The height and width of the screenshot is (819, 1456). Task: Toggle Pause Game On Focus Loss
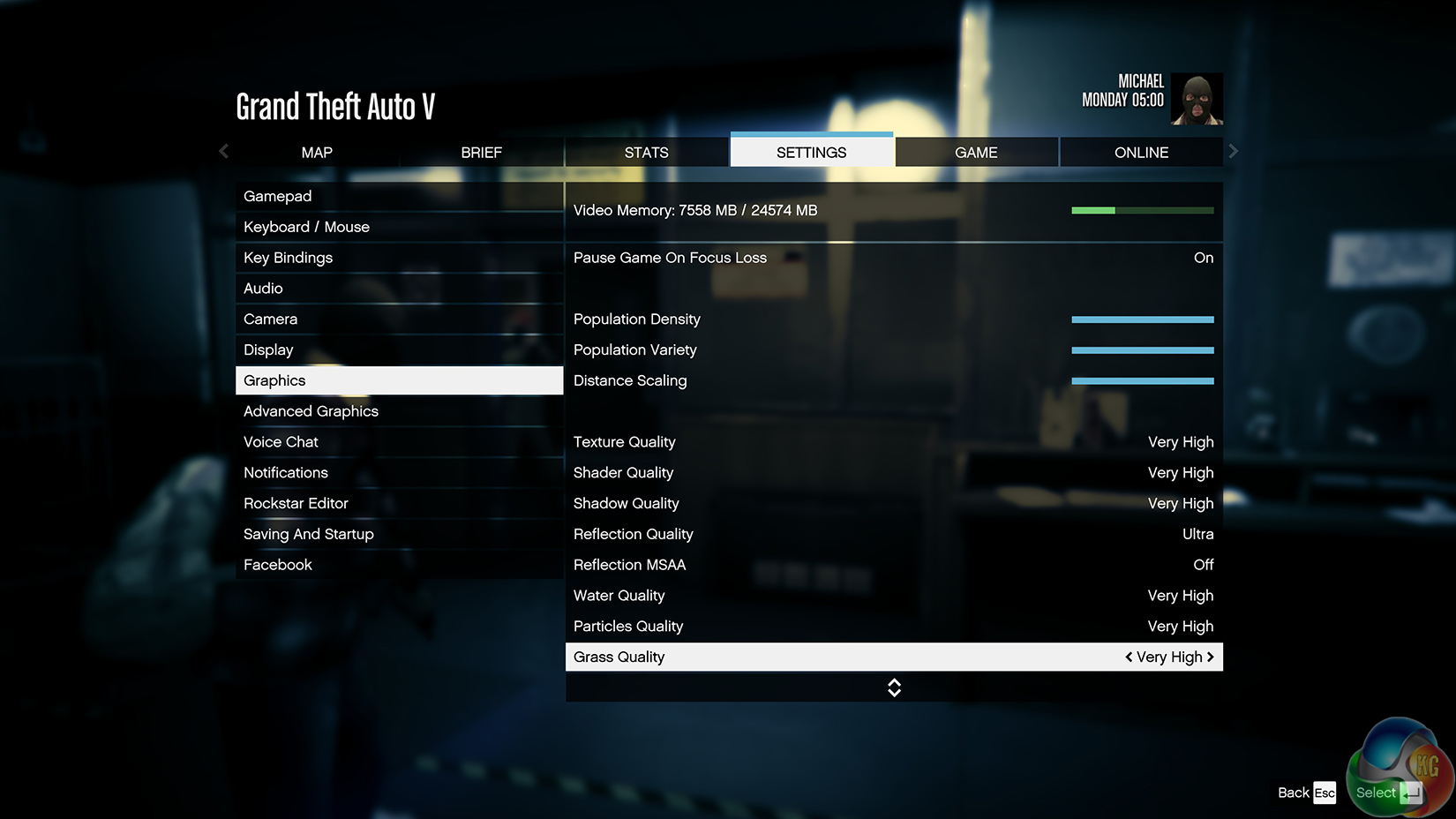point(893,258)
